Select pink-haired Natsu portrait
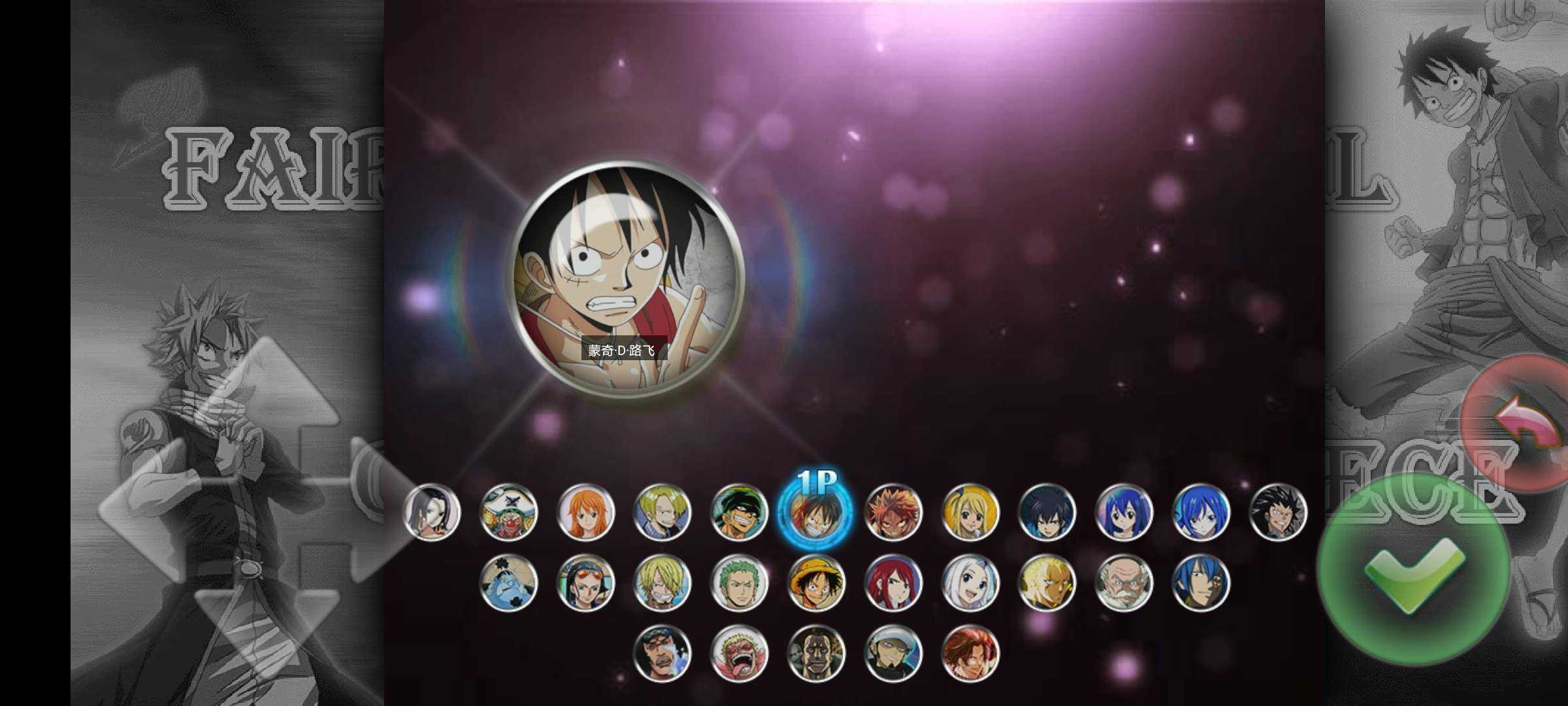Screen dimensions: 1568x706 892,513
